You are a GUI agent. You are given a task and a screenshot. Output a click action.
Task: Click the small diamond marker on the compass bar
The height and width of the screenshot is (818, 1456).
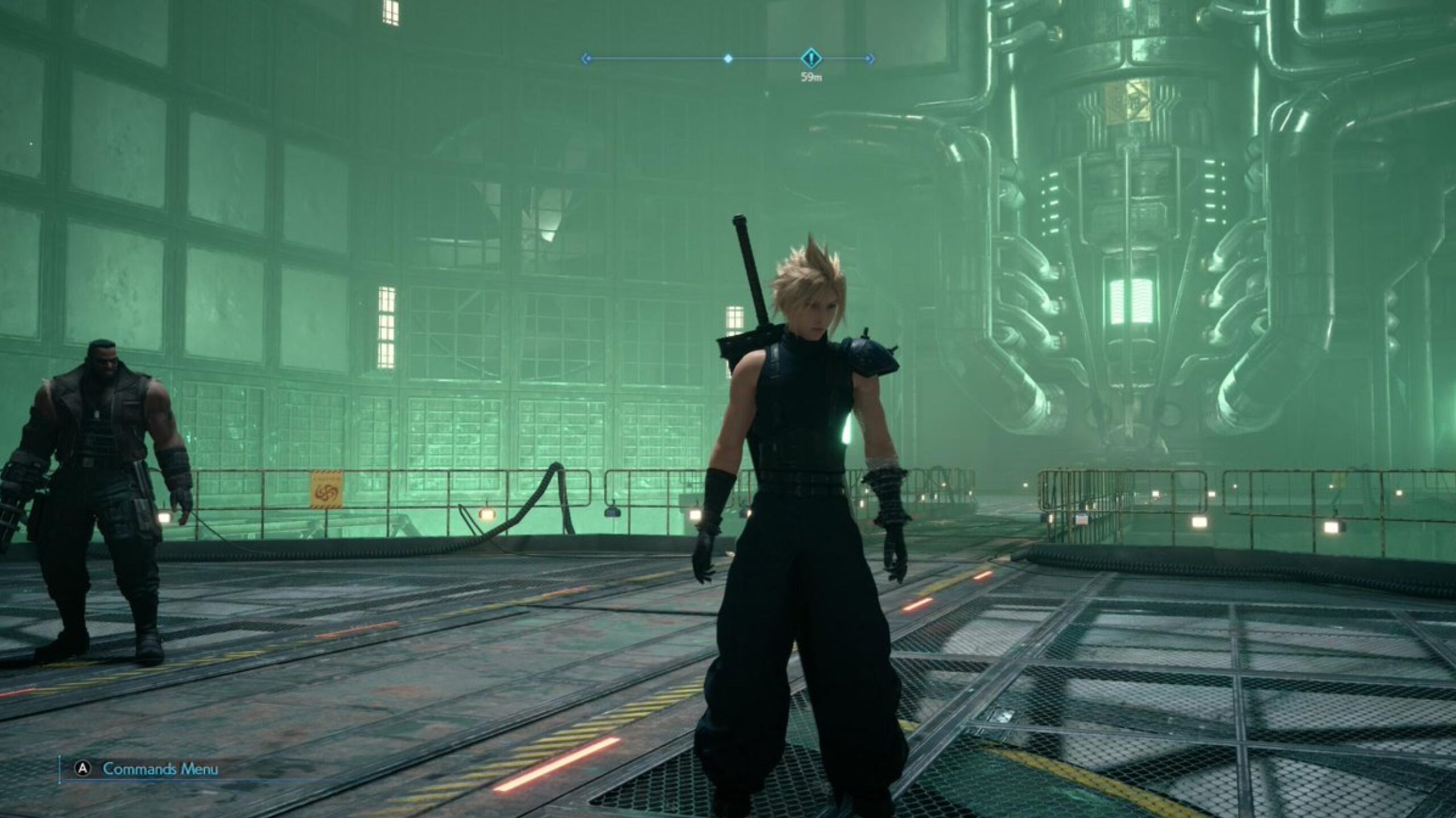coord(727,59)
